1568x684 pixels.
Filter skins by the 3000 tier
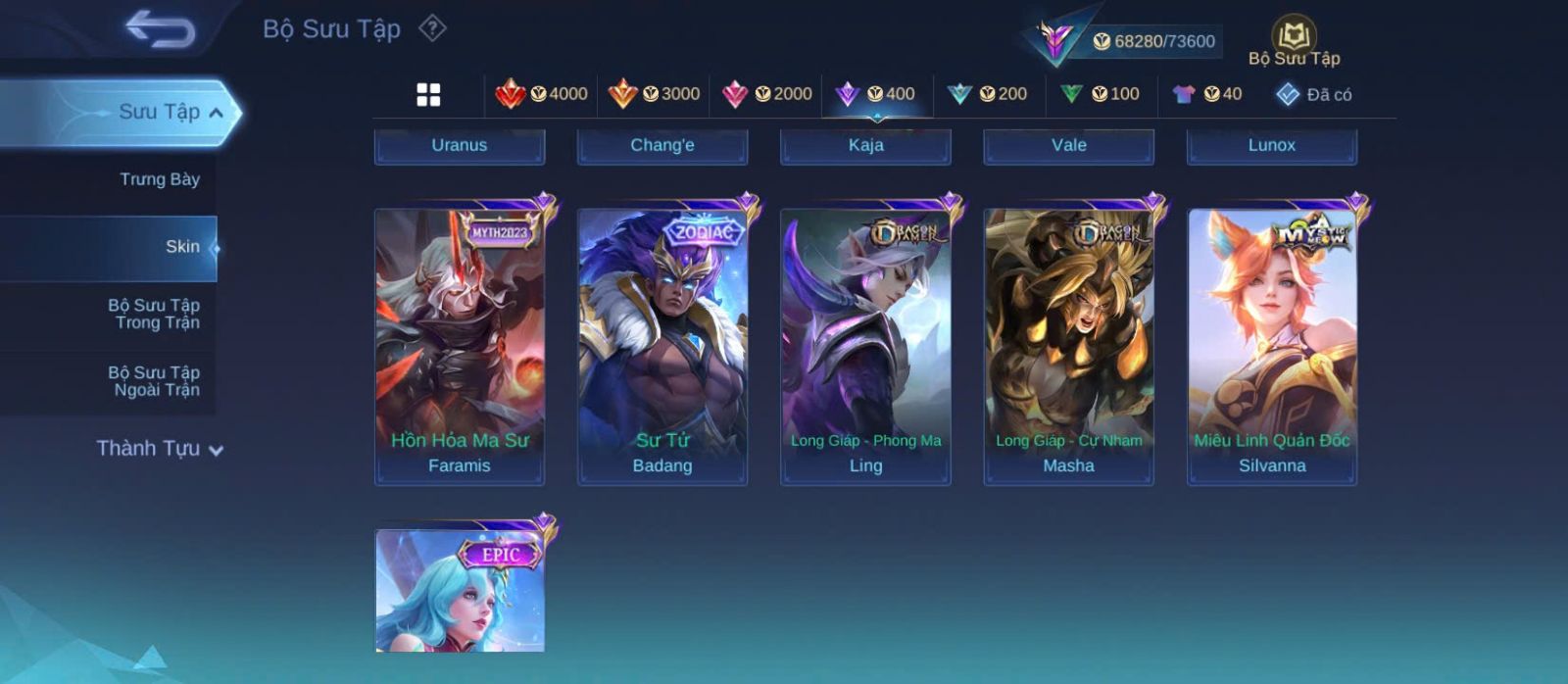[654, 94]
